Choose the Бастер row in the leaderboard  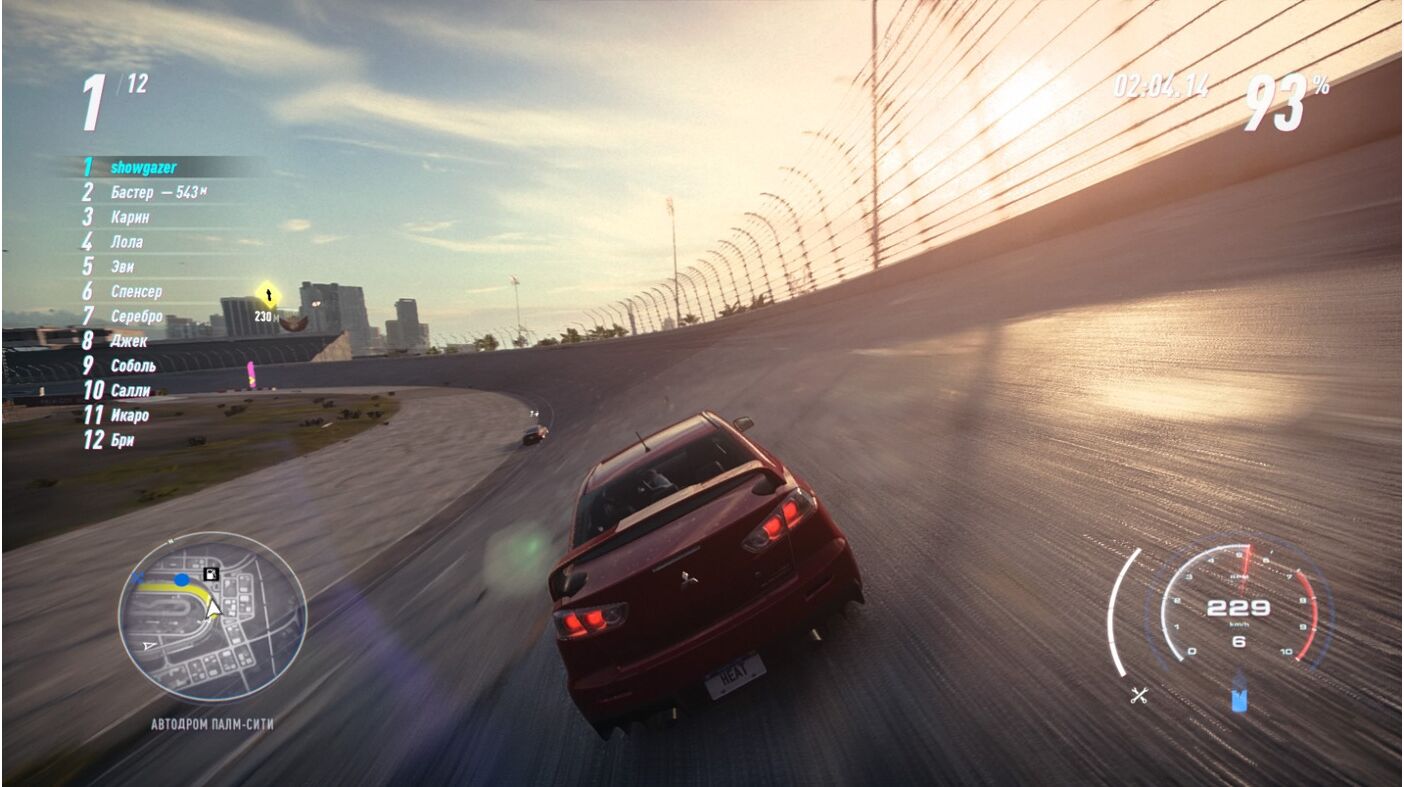(132, 192)
